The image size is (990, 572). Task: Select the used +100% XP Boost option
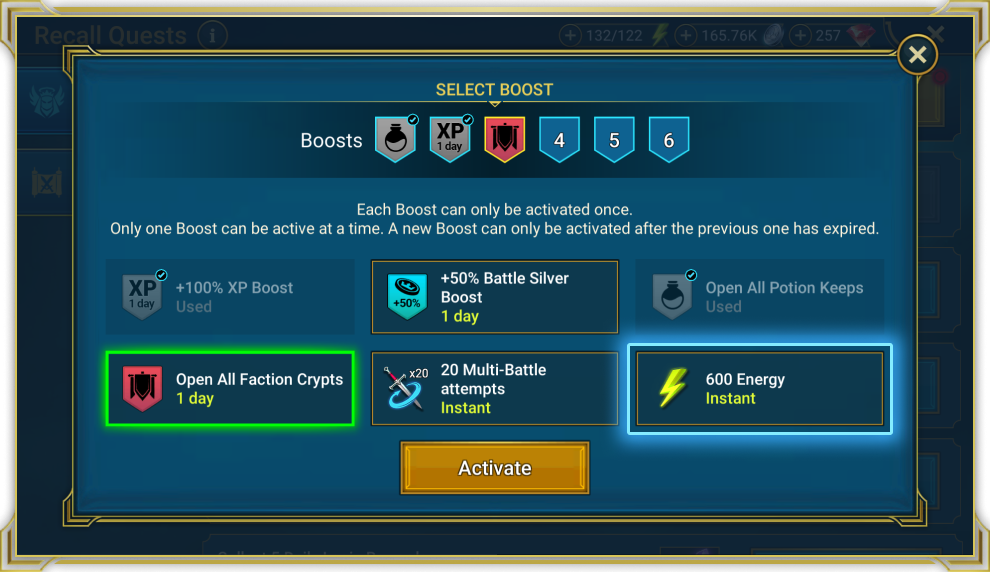coord(230,297)
